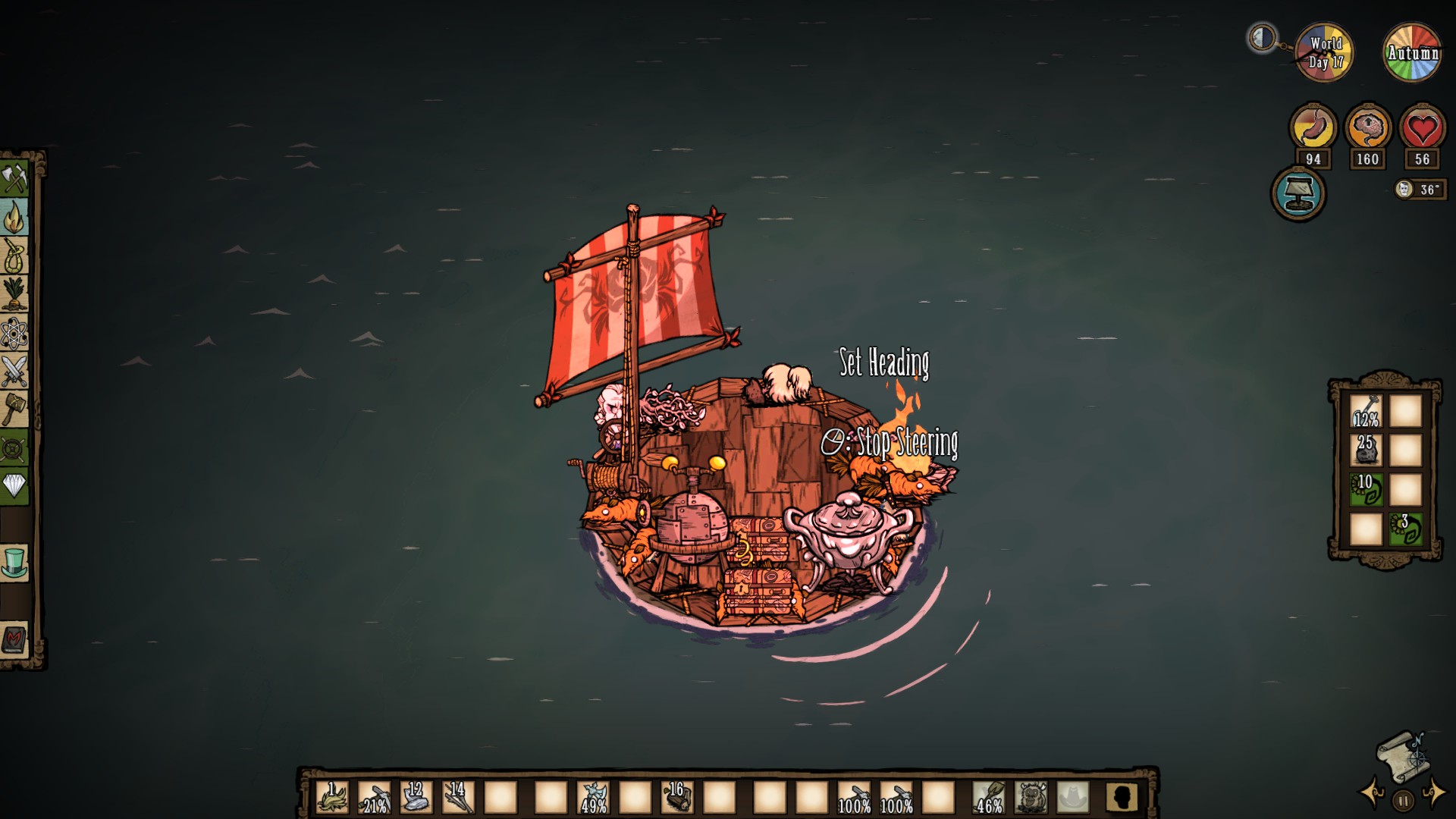Screen dimensions: 1456x819
Task: Click the hunger stomach badge showing 94
Action: pyautogui.click(x=1314, y=129)
